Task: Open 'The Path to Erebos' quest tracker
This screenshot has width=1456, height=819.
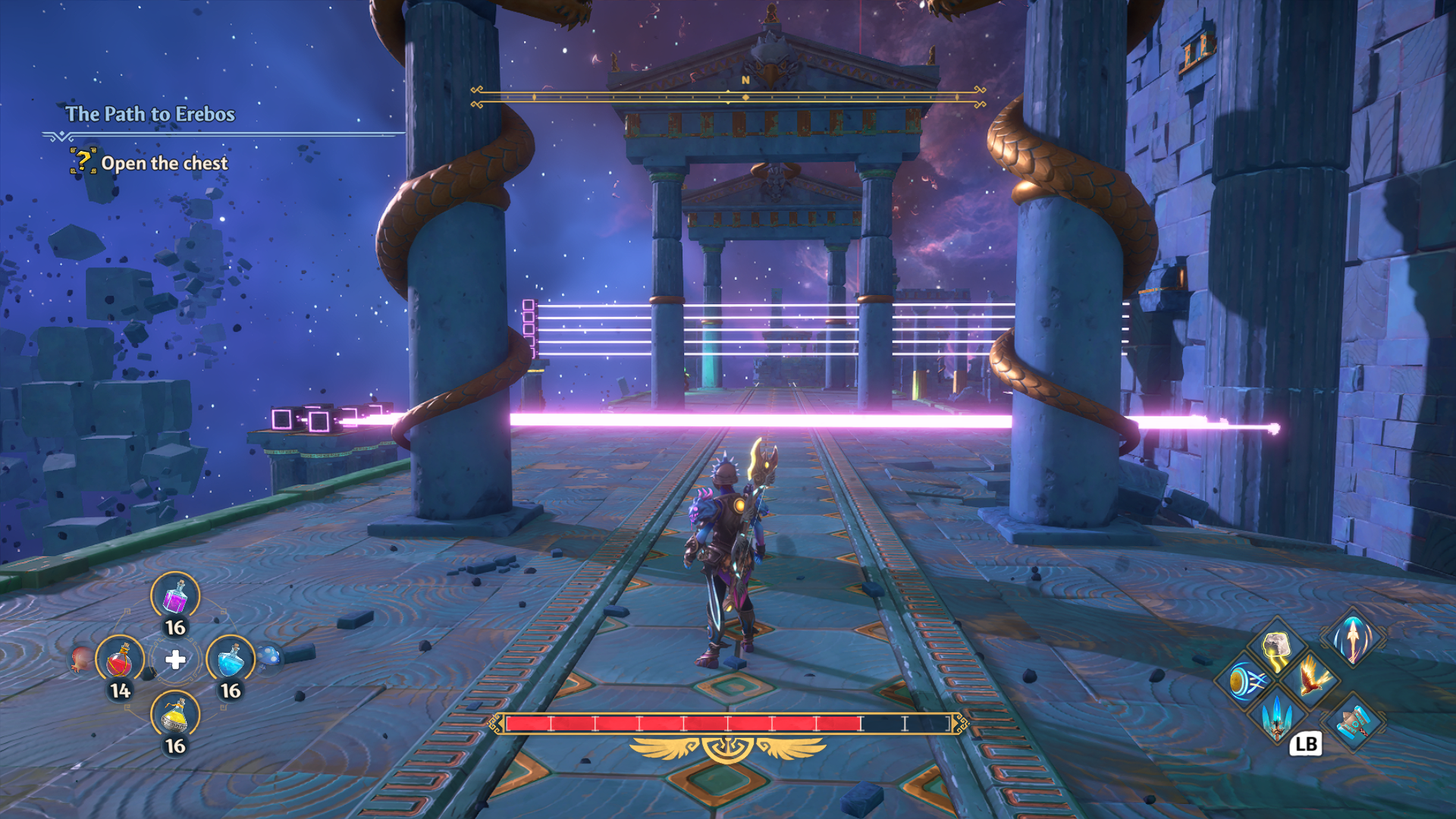Action: pyautogui.click(x=150, y=114)
